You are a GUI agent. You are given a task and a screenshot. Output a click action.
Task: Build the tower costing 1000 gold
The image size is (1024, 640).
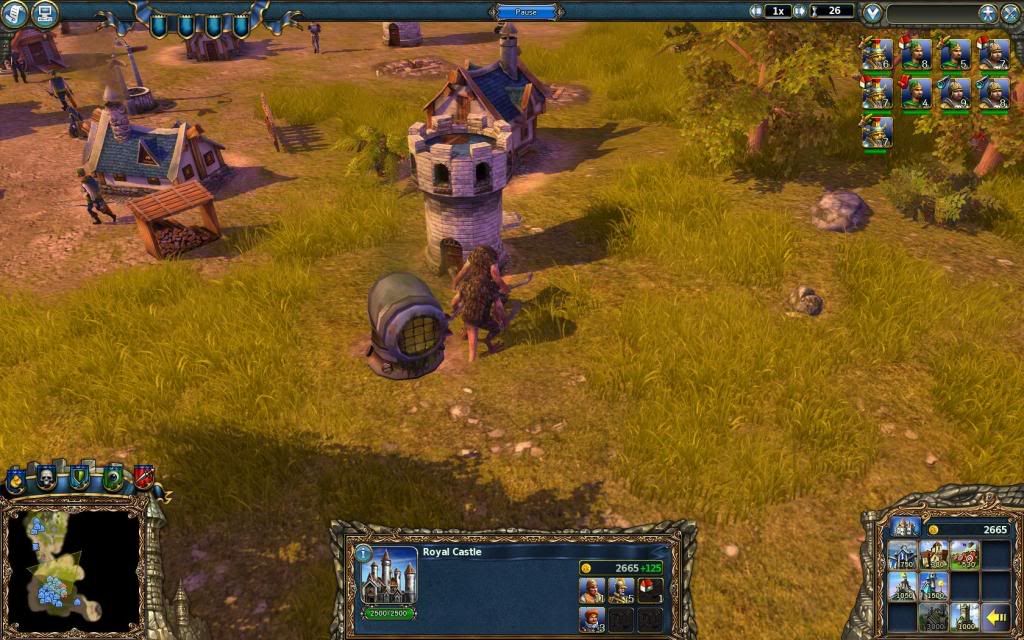point(965,615)
